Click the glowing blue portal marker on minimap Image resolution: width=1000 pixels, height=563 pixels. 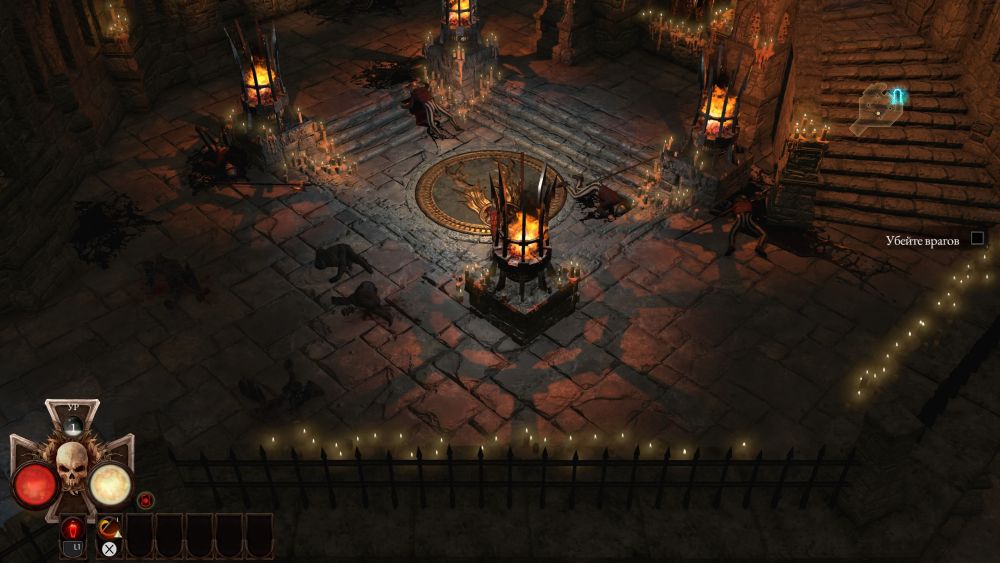point(897,96)
